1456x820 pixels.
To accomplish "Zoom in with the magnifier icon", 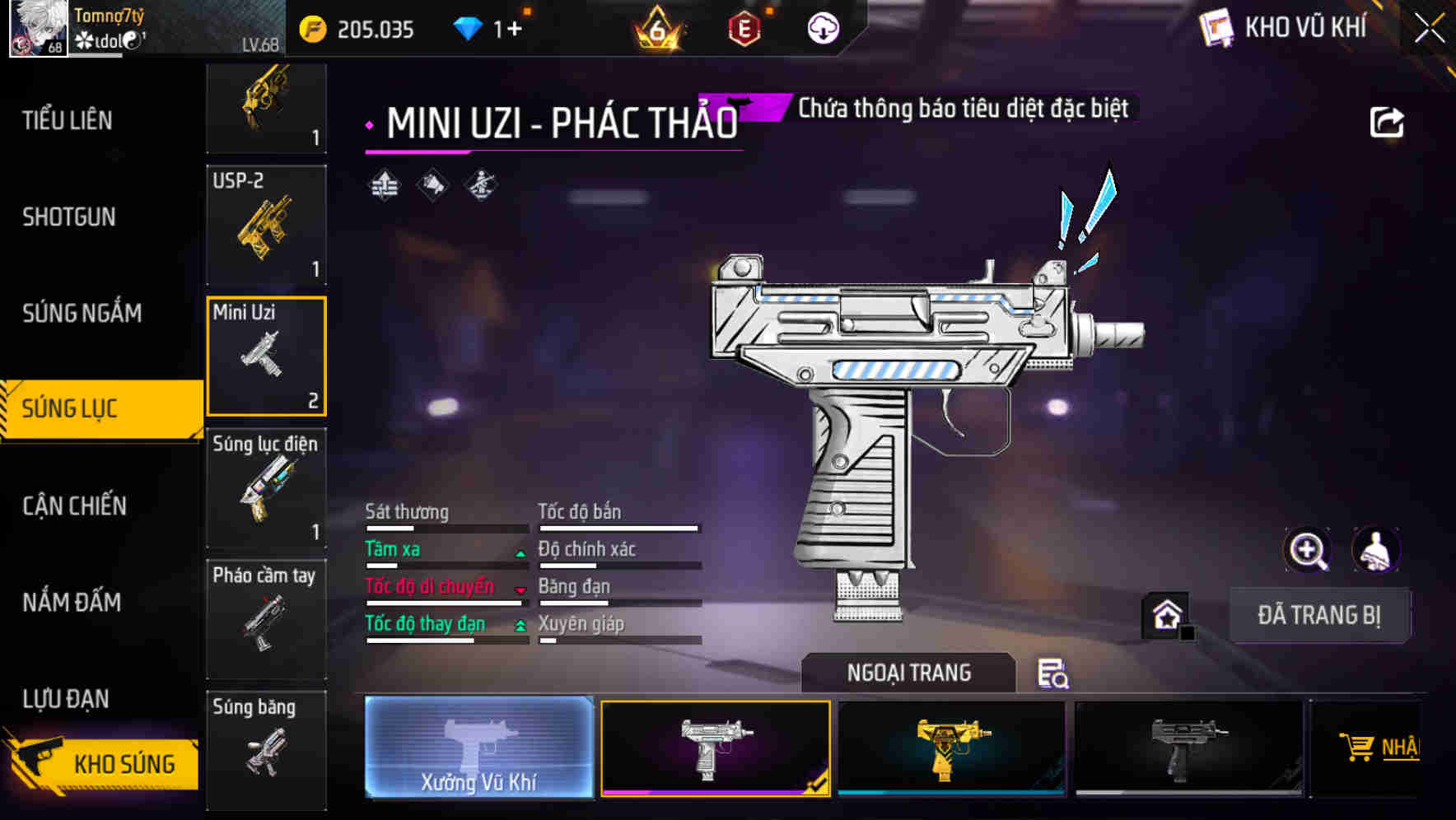I will (1308, 550).
